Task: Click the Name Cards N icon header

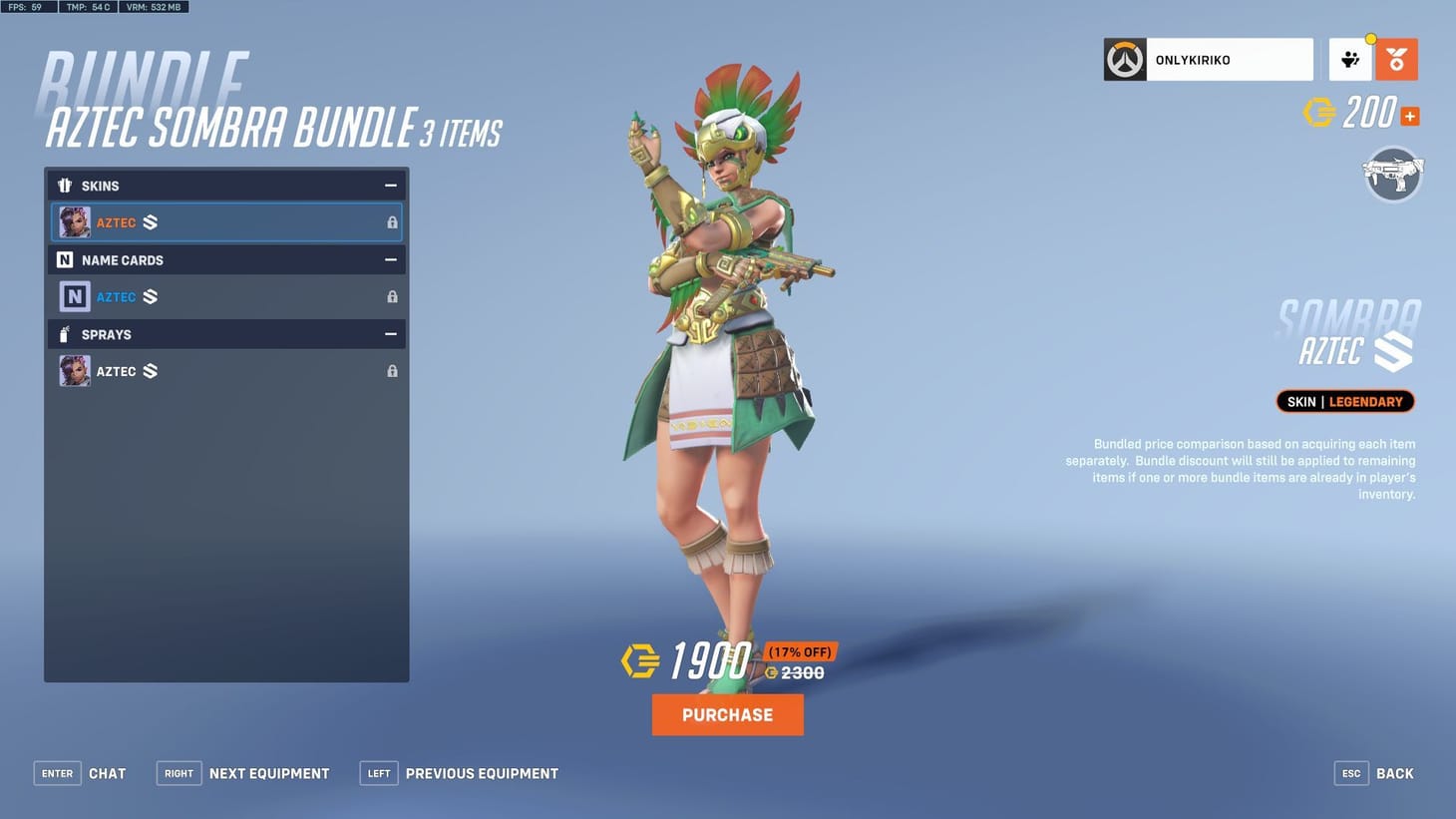Action: [x=65, y=259]
